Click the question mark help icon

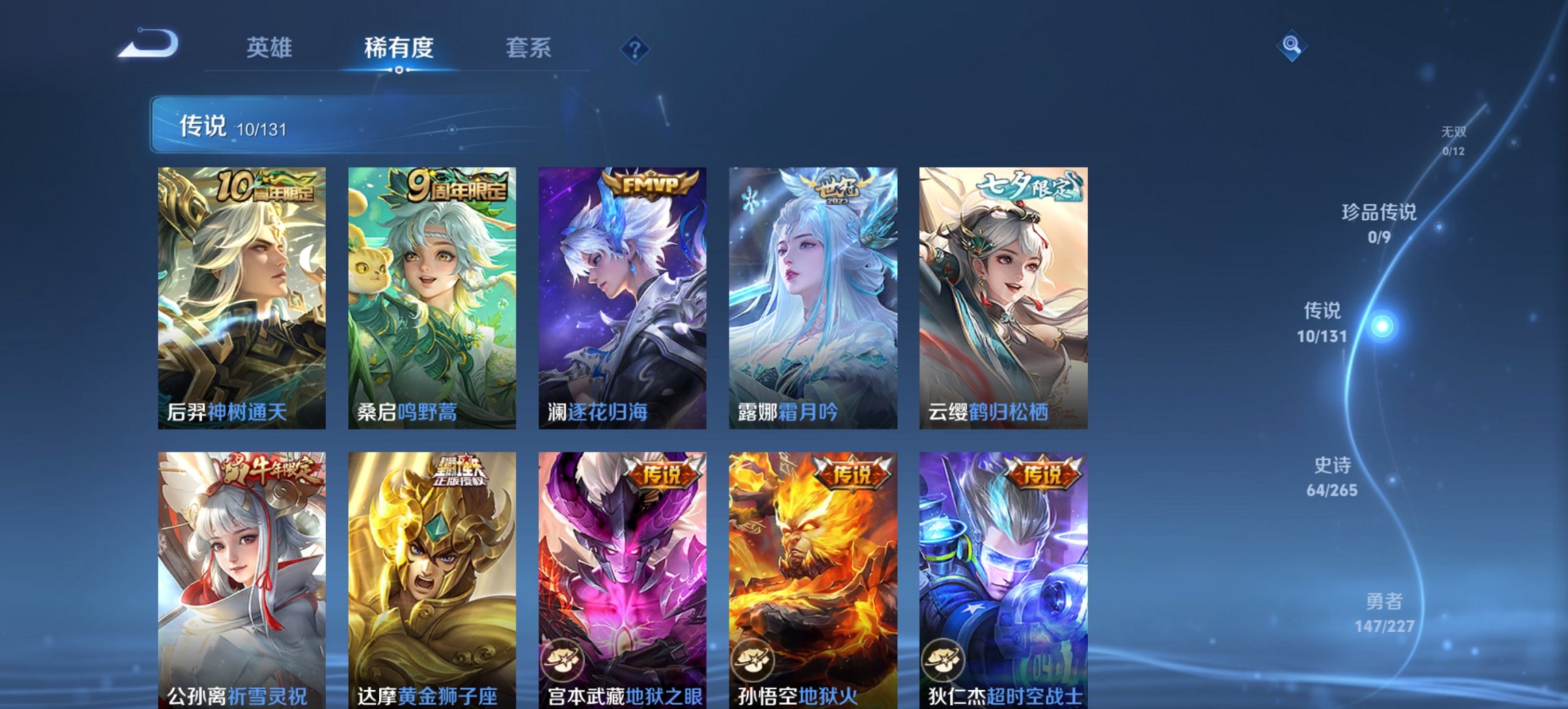(x=634, y=48)
